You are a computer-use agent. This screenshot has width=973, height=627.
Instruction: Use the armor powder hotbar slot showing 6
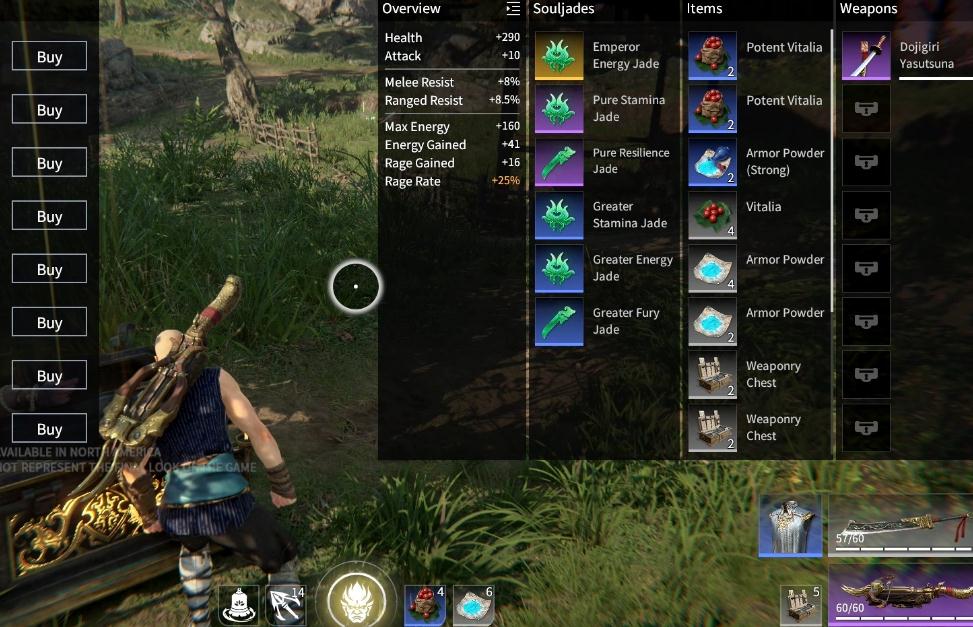pyautogui.click(x=474, y=605)
